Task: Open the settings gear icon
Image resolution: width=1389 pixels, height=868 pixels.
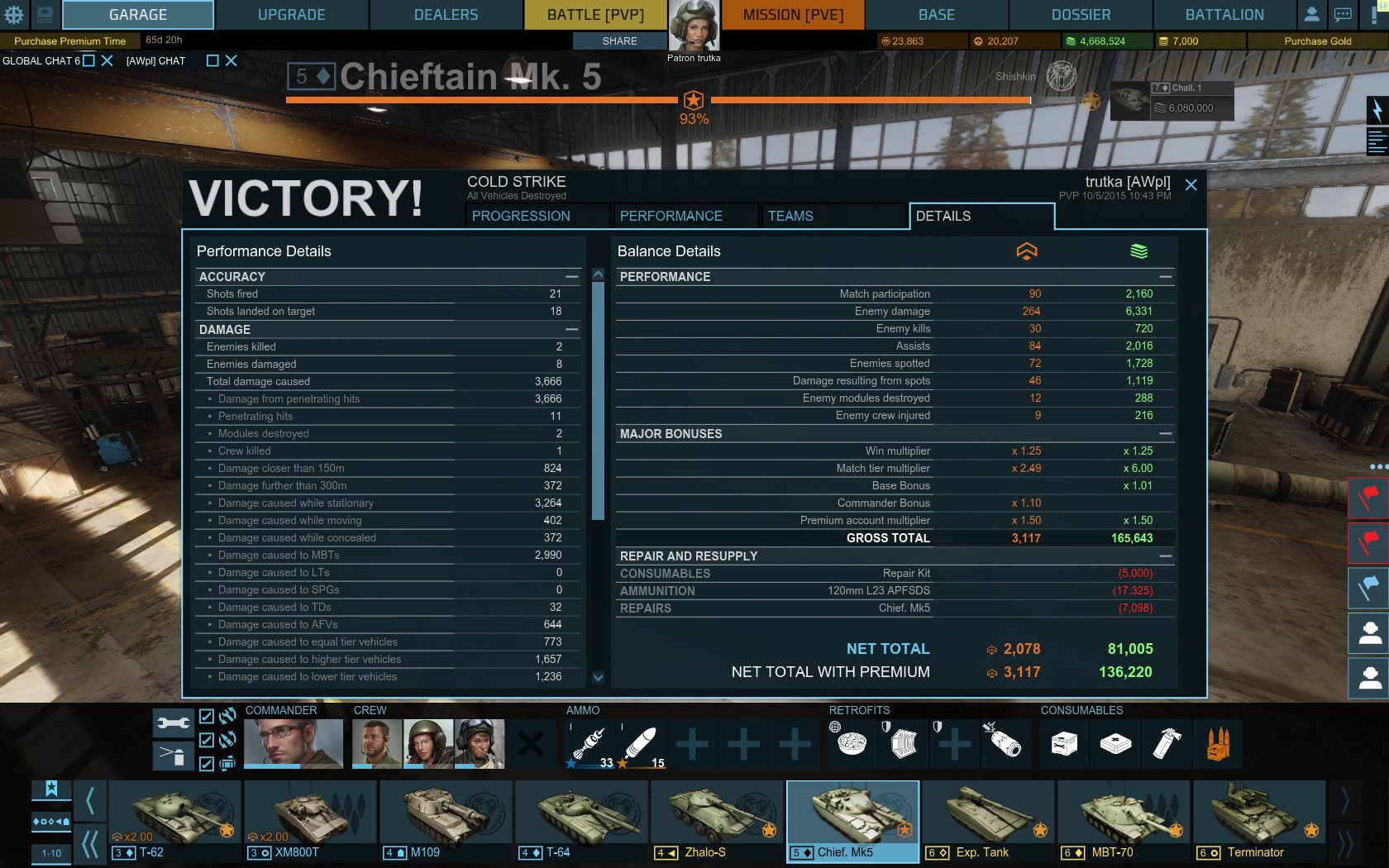Action: pyautogui.click(x=14, y=15)
